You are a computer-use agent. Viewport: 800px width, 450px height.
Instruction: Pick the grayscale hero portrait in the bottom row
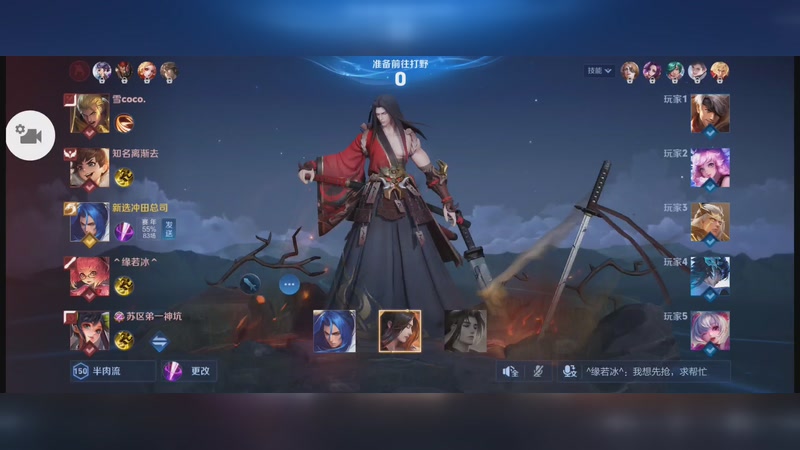(x=465, y=331)
